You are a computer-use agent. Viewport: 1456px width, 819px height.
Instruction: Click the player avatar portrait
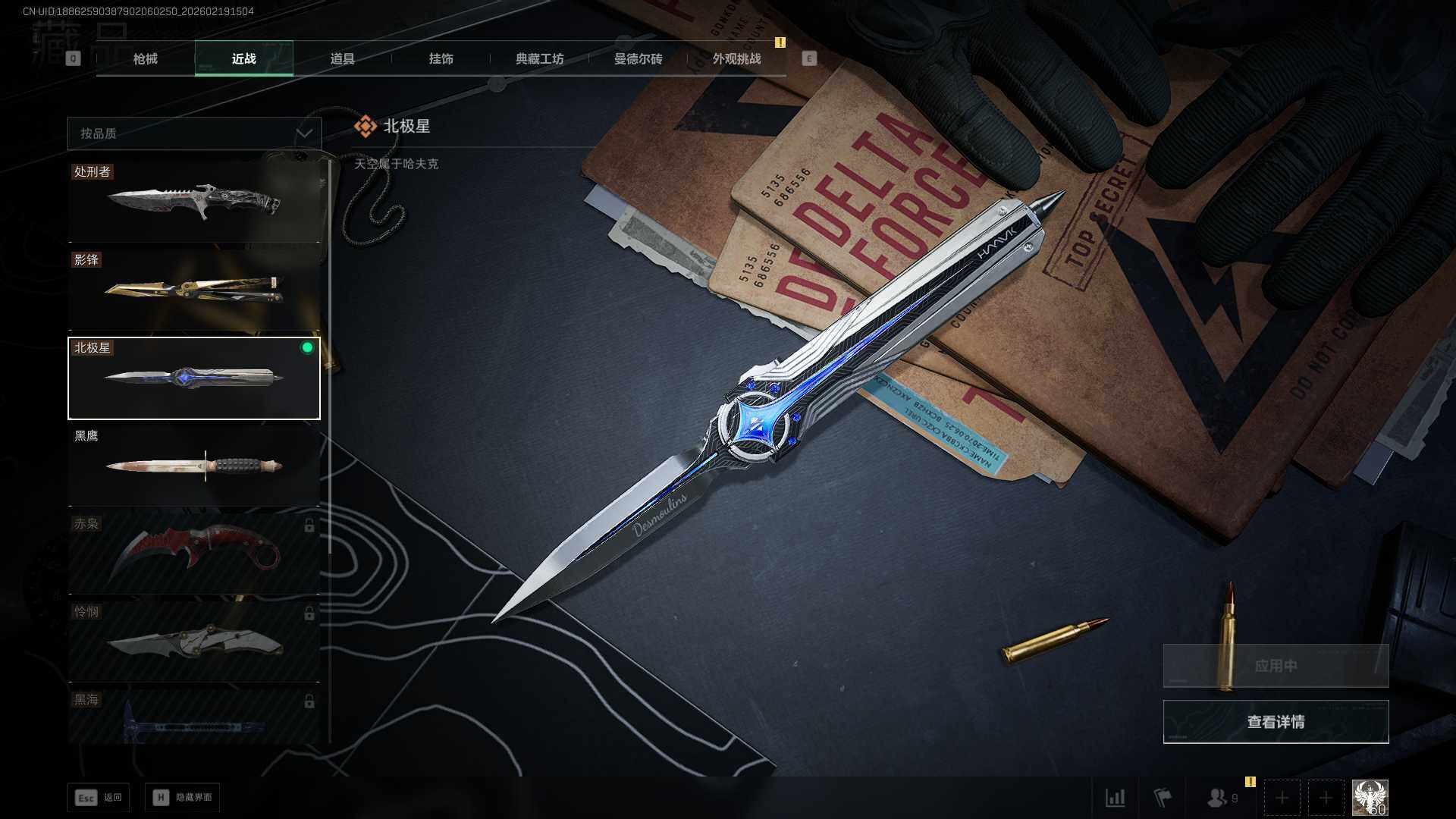pyautogui.click(x=1370, y=798)
